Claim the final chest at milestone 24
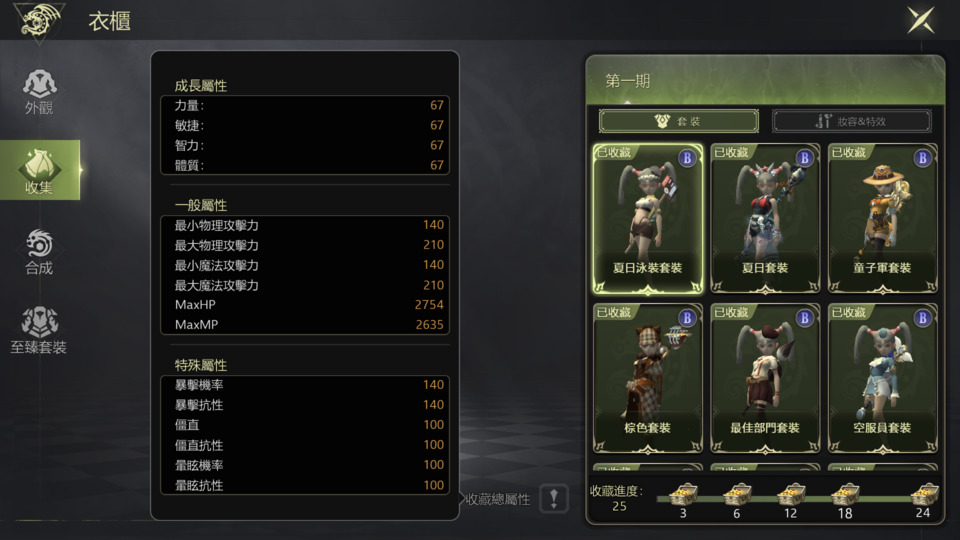Screen dimensions: 960x540 pyautogui.click(x=922, y=493)
